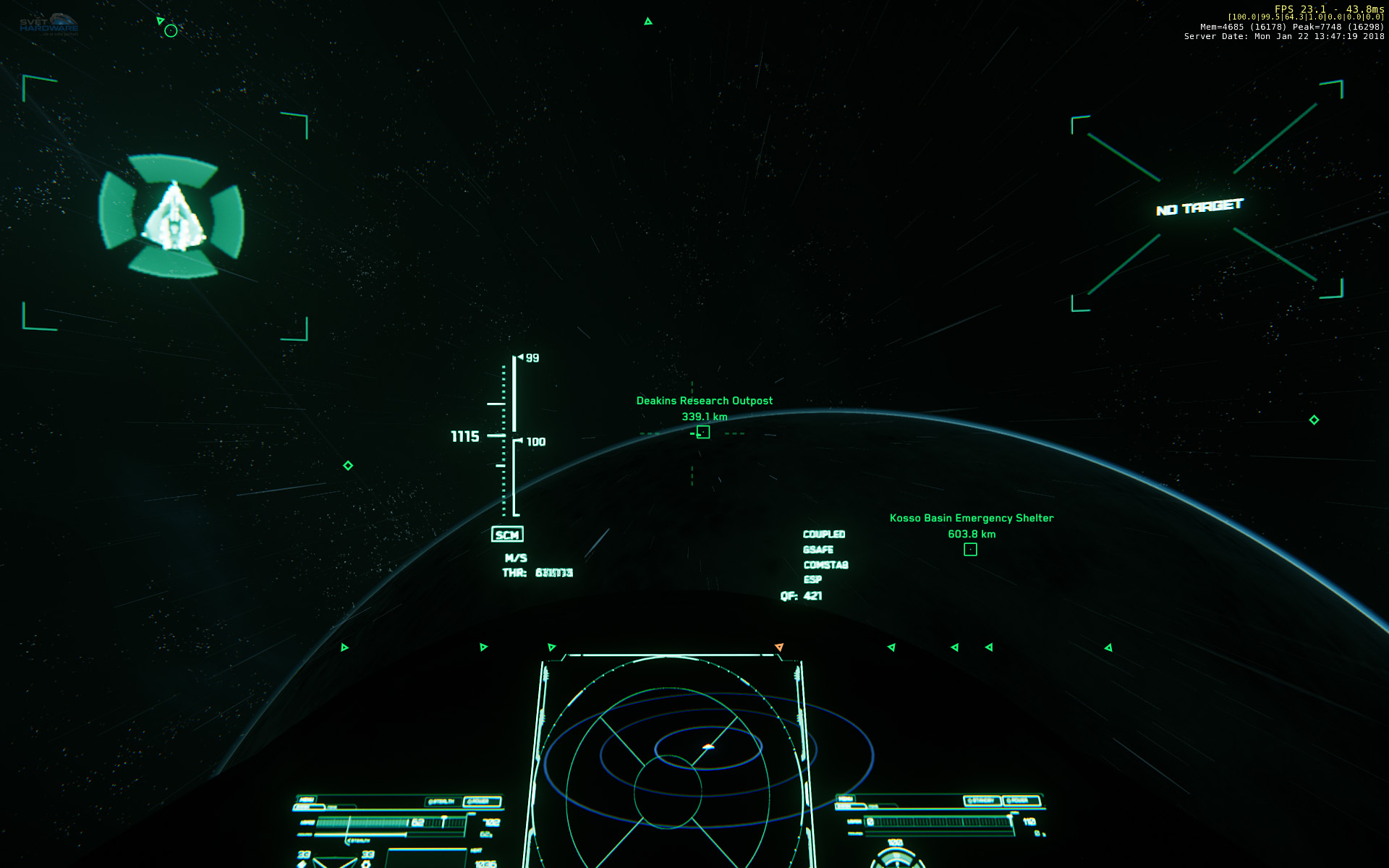Activate Standby on the right display
The image size is (1389, 868).
[x=982, y=801]
